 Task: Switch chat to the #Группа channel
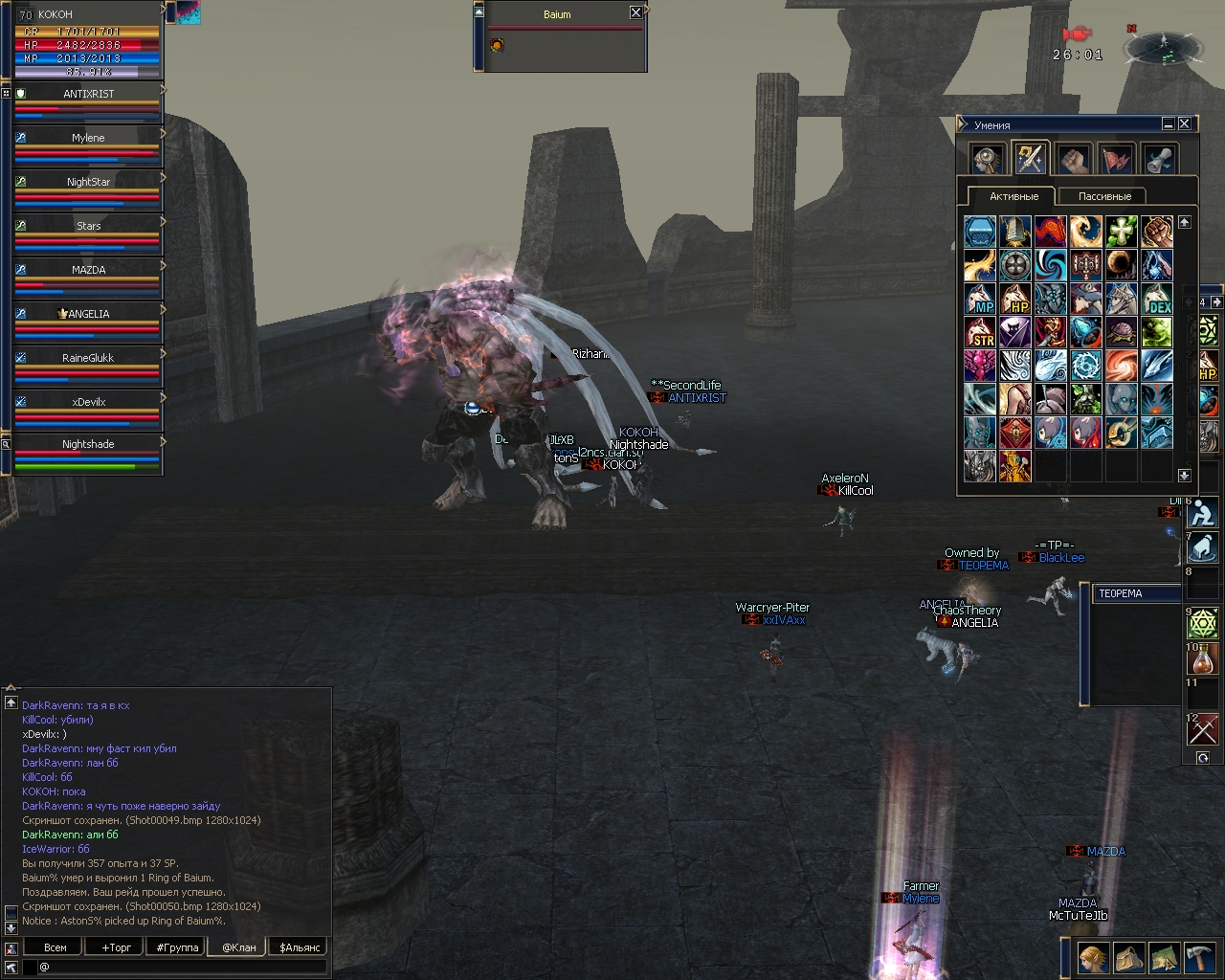177,947
